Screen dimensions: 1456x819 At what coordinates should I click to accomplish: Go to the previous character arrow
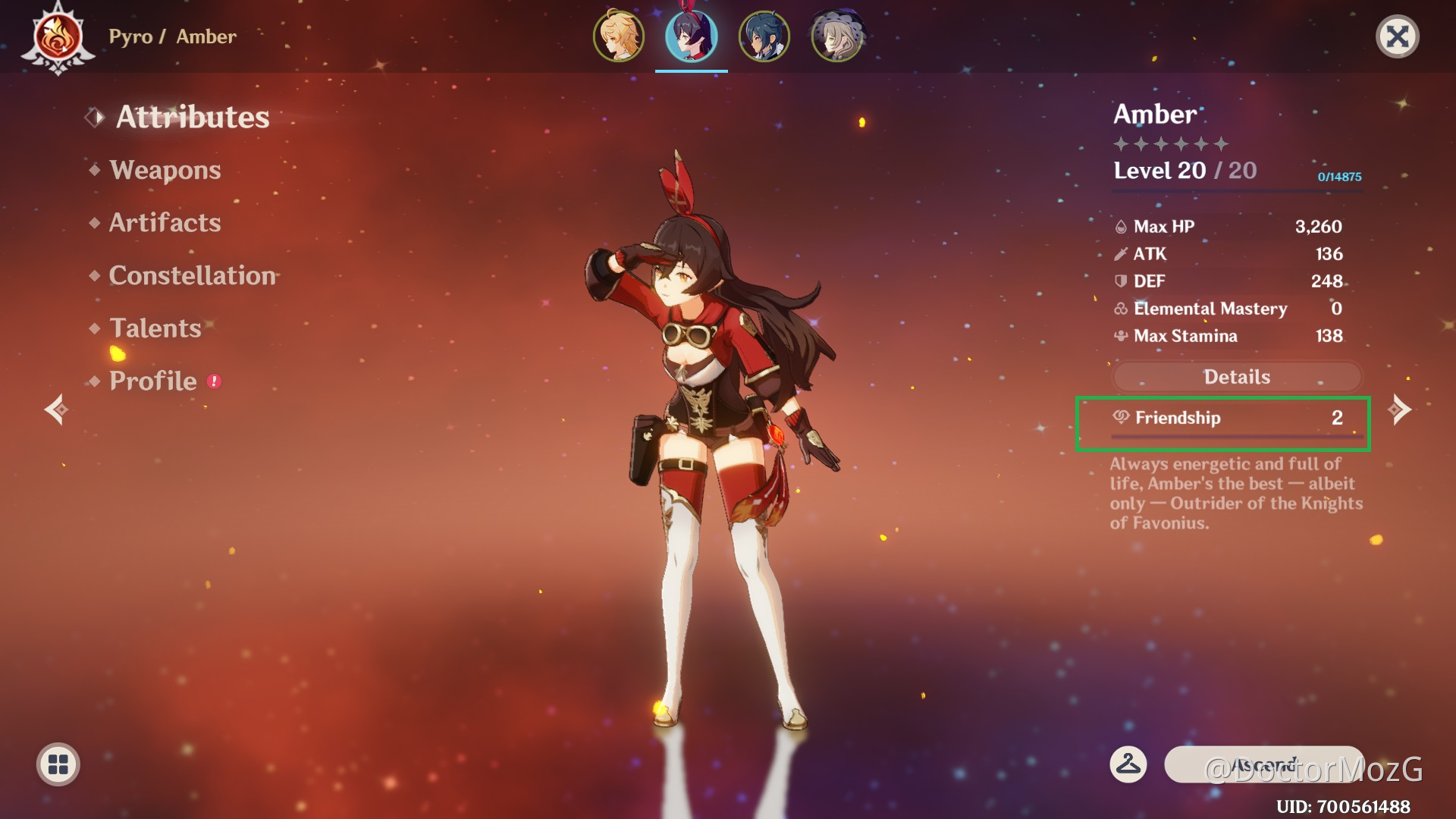coord(56,409)
